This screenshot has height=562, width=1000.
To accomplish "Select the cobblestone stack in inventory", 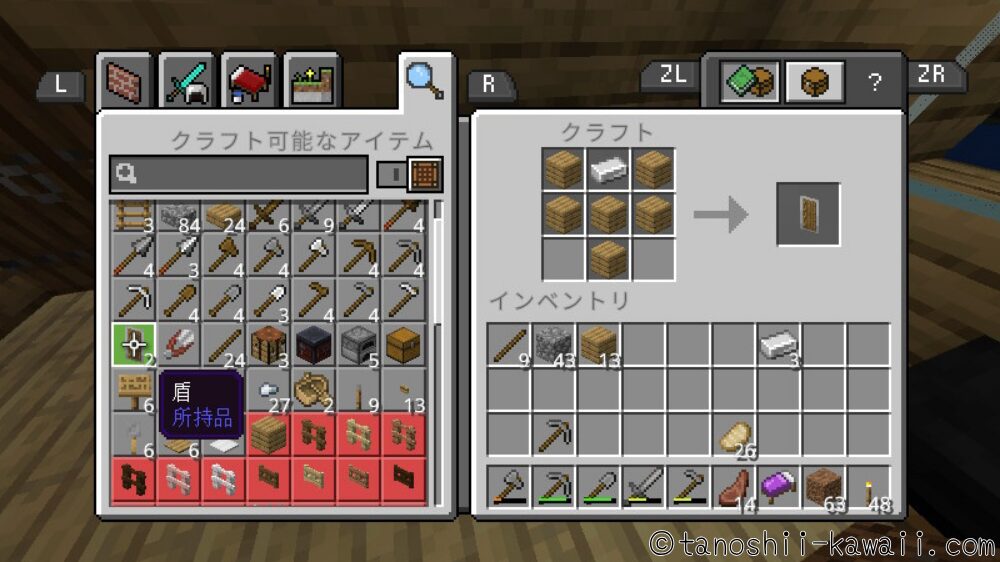I will (554, 344).
